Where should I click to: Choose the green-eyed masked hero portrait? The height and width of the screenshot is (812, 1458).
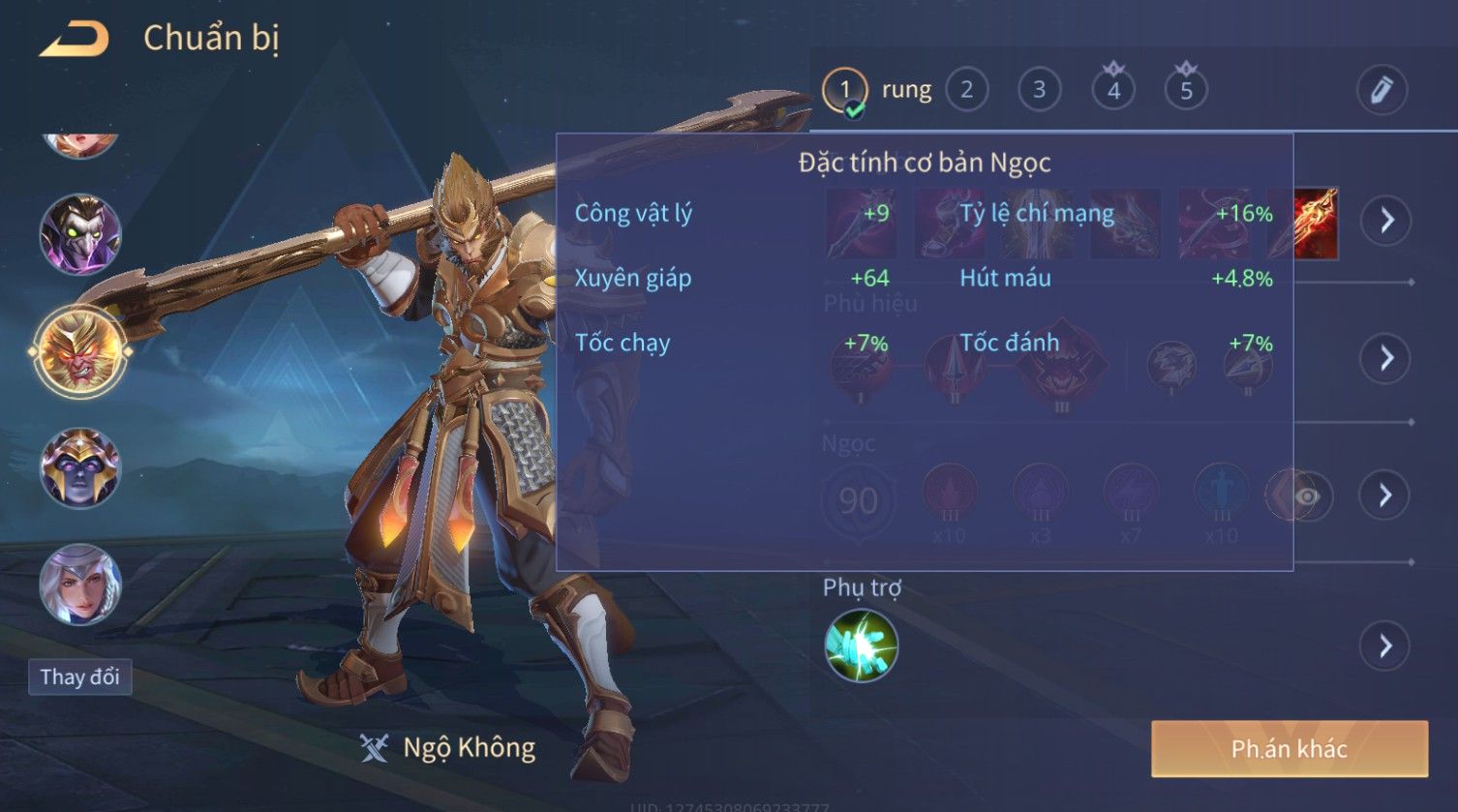(x=80, y=234)
